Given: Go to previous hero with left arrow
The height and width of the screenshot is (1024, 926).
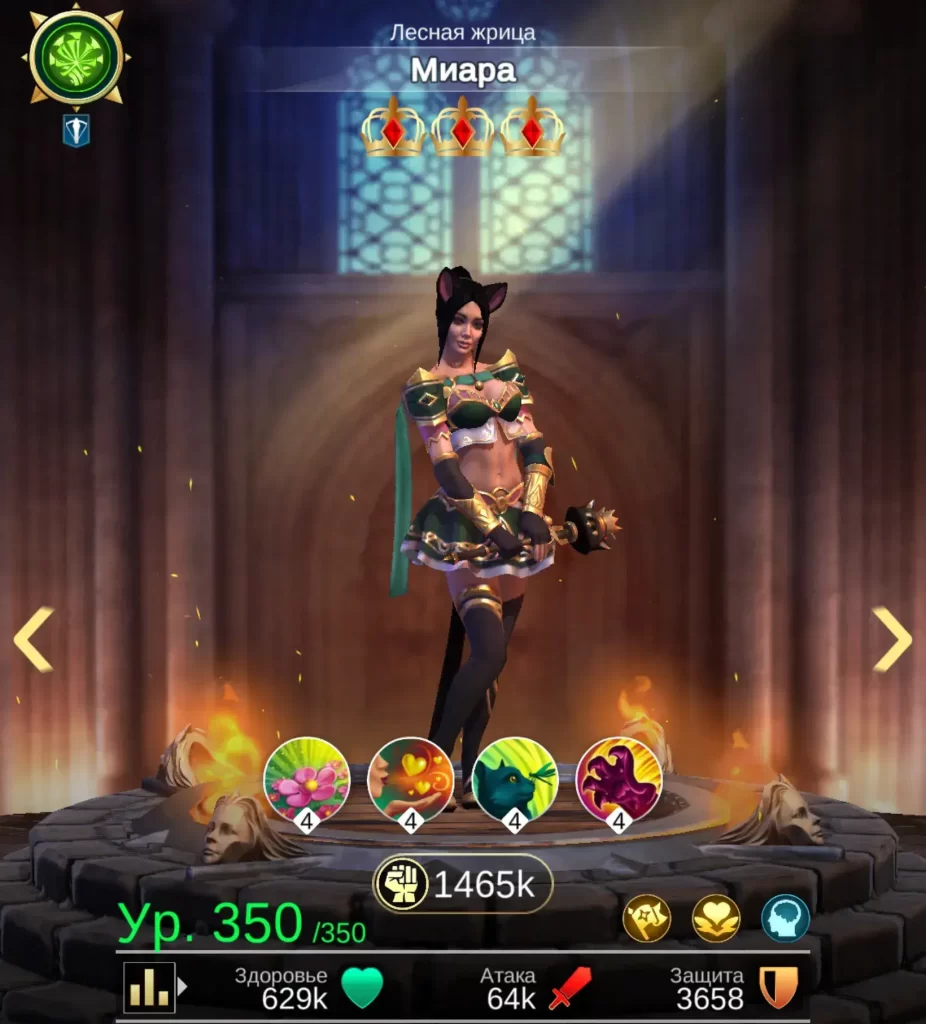Looking at the screenshot, I should coord(32,639).
